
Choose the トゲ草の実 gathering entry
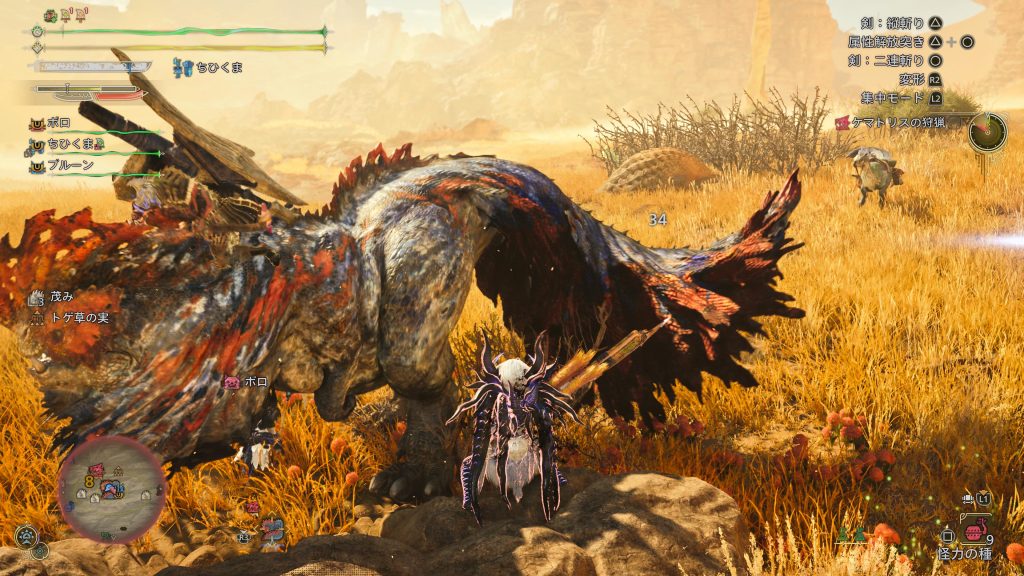pyautogui.click(x=77, y=317)
